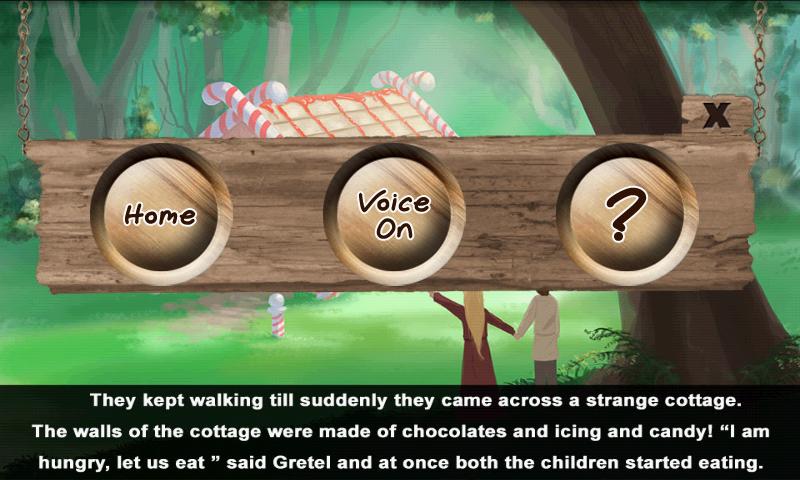This screenshot has width=800, height=480.
Task: Open help with the question mark button
Action: (x=625, y=214)
